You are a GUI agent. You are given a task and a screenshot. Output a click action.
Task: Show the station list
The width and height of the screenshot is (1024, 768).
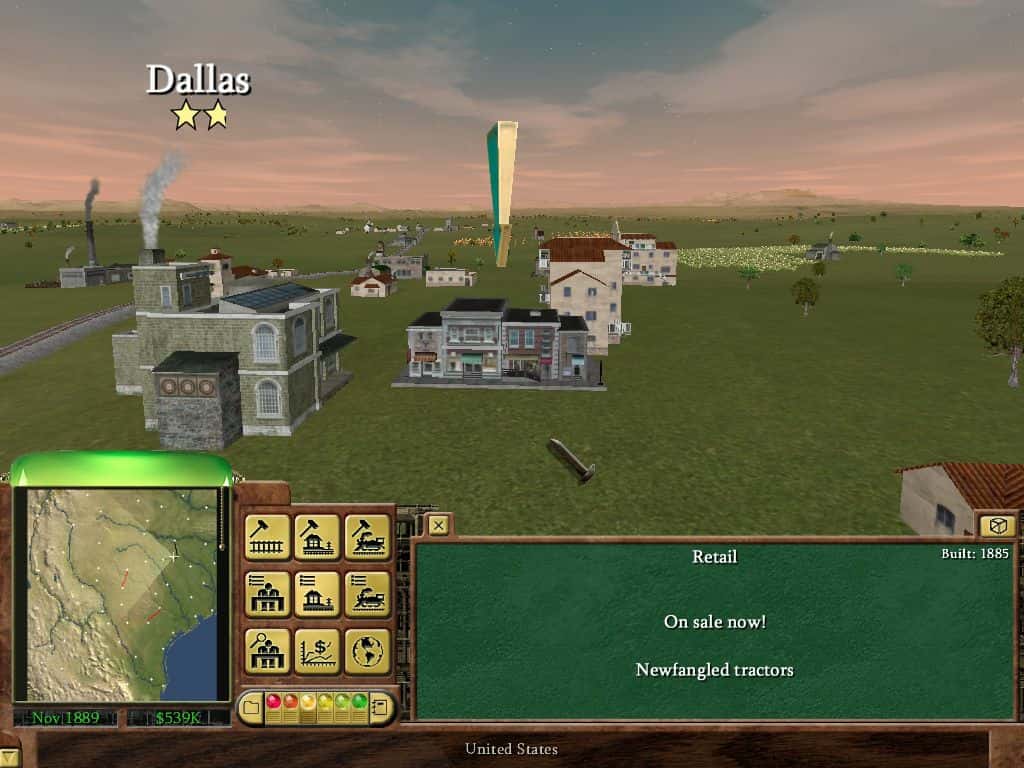[x=317, y=594]
